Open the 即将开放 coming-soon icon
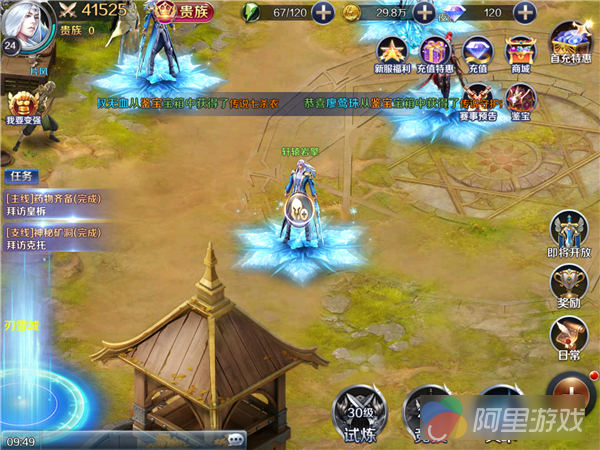Image resolution: width=600 pixels, height=450 pixels. [x=568, y=232]
